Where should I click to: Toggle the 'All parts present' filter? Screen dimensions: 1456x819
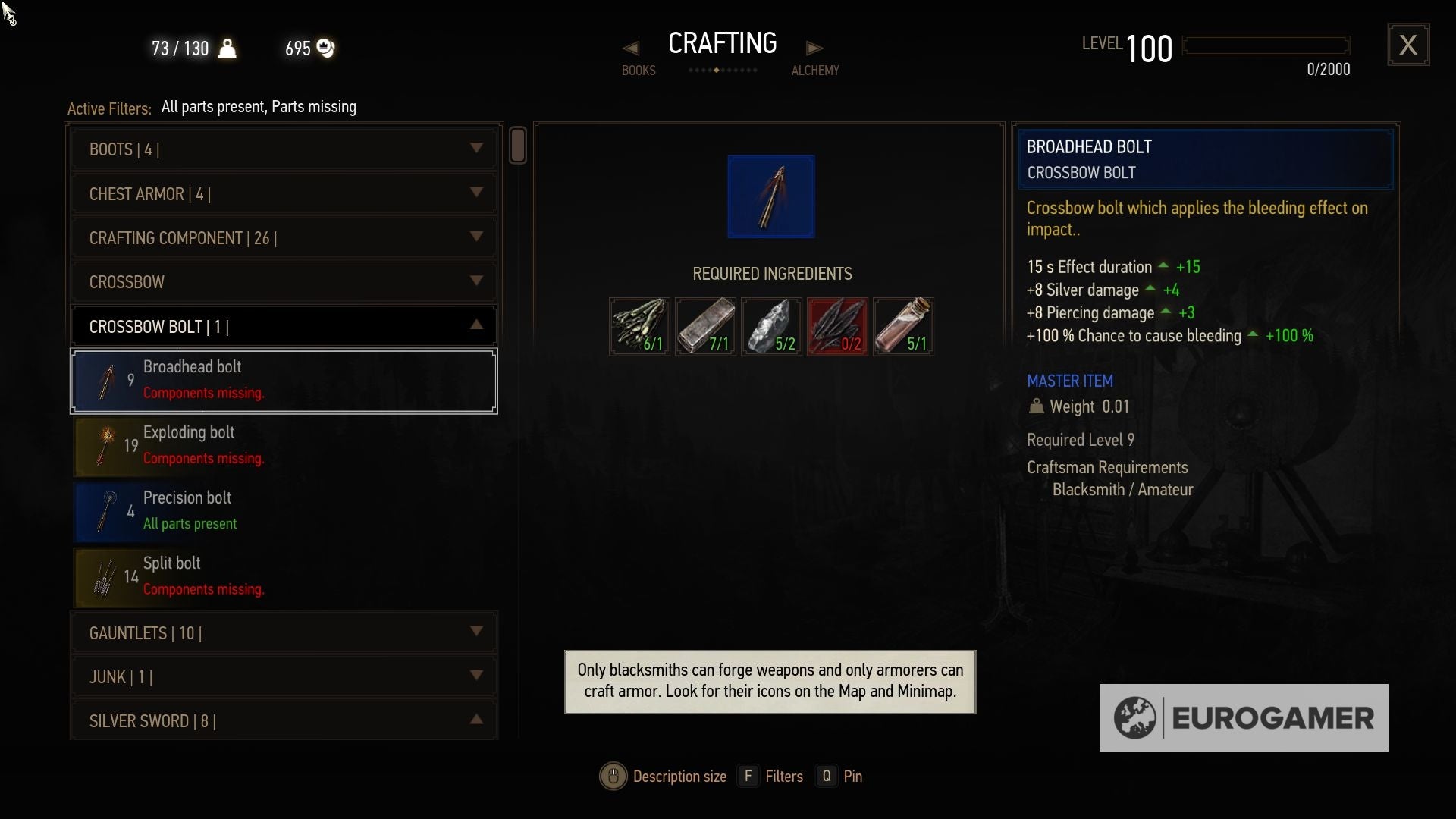coord(214,107)
